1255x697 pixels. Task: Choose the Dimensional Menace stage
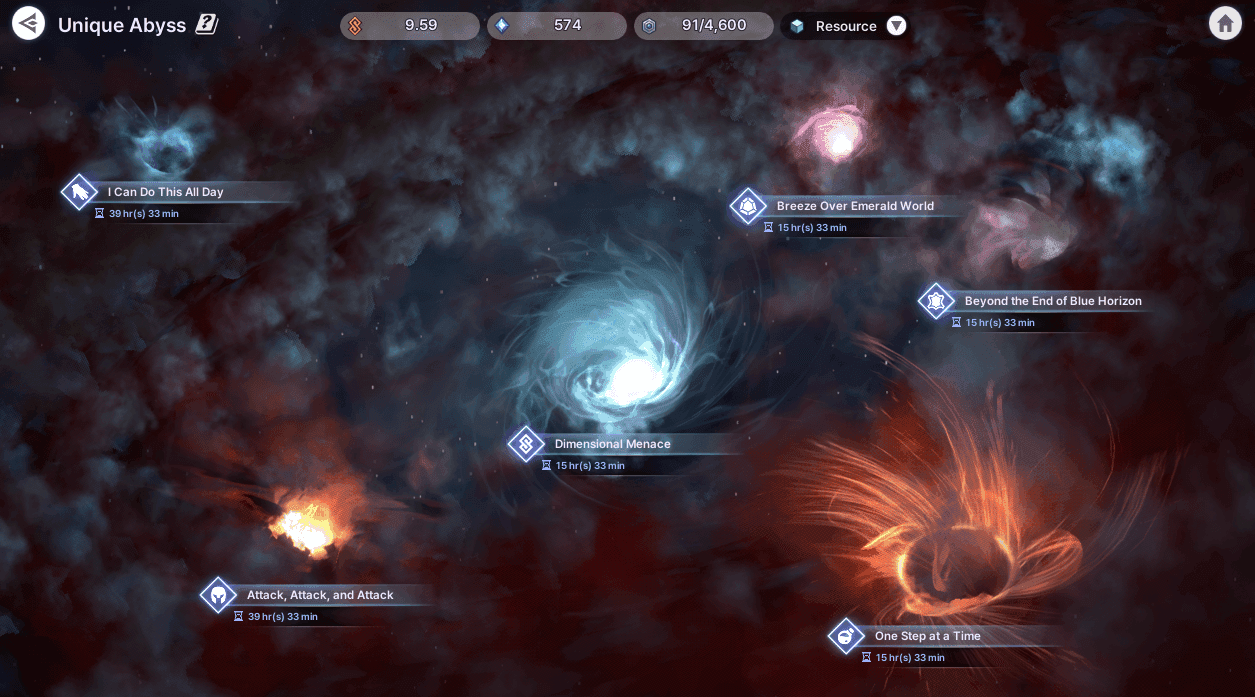612,444
